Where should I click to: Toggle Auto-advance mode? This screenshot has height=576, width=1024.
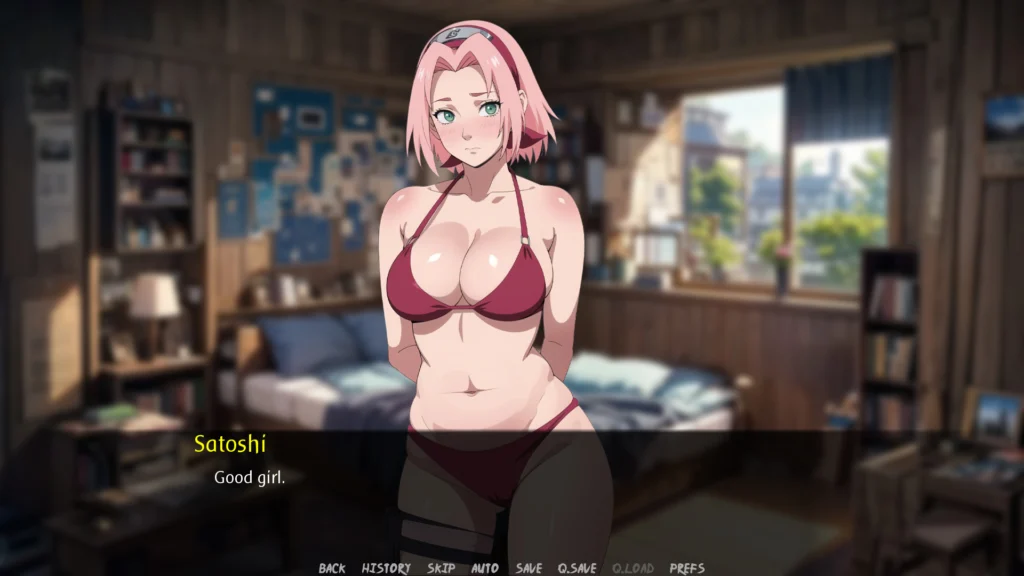click(x=485, y=568)
